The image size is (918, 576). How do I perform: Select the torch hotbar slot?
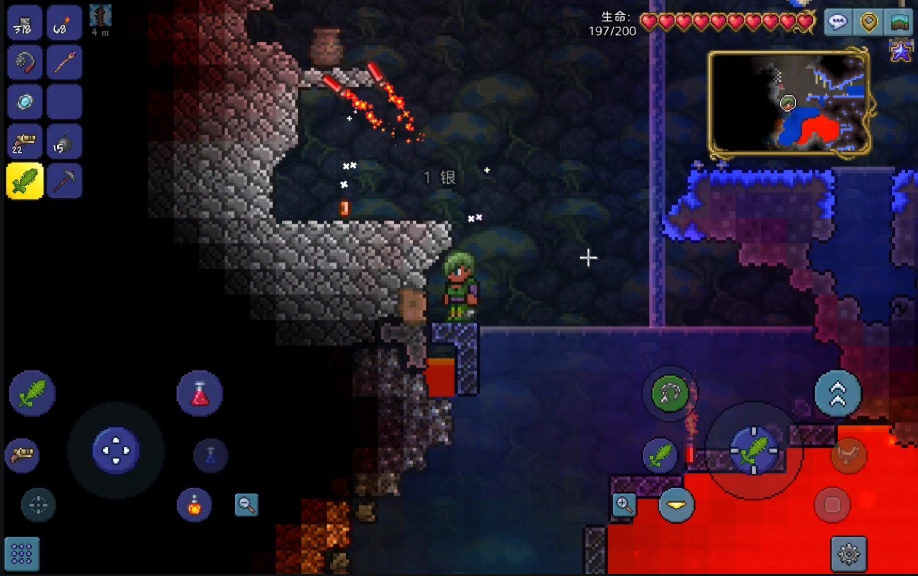point(64,23)
